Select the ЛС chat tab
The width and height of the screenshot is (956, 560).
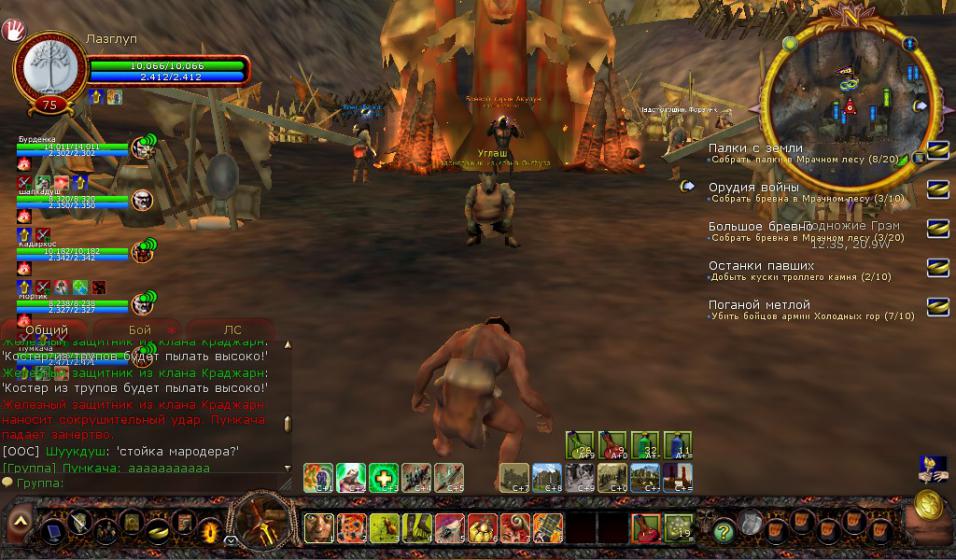232,330
